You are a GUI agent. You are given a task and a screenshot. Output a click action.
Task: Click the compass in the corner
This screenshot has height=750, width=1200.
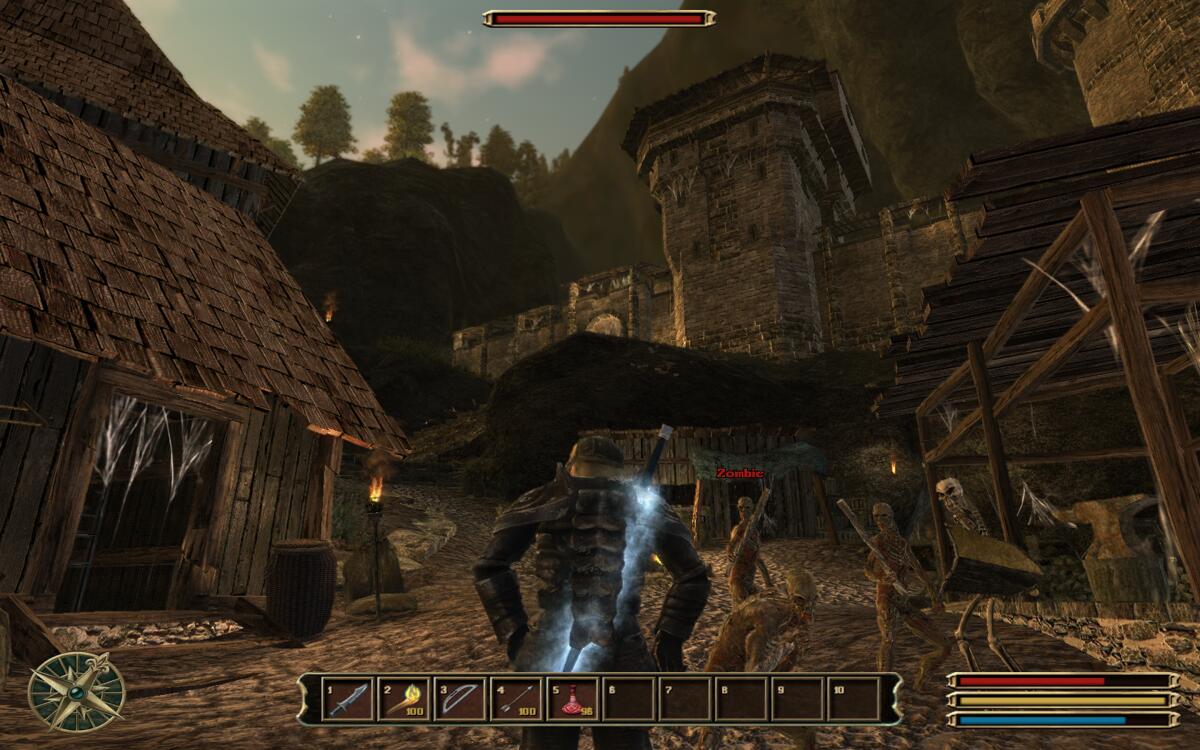click(76, 692)
